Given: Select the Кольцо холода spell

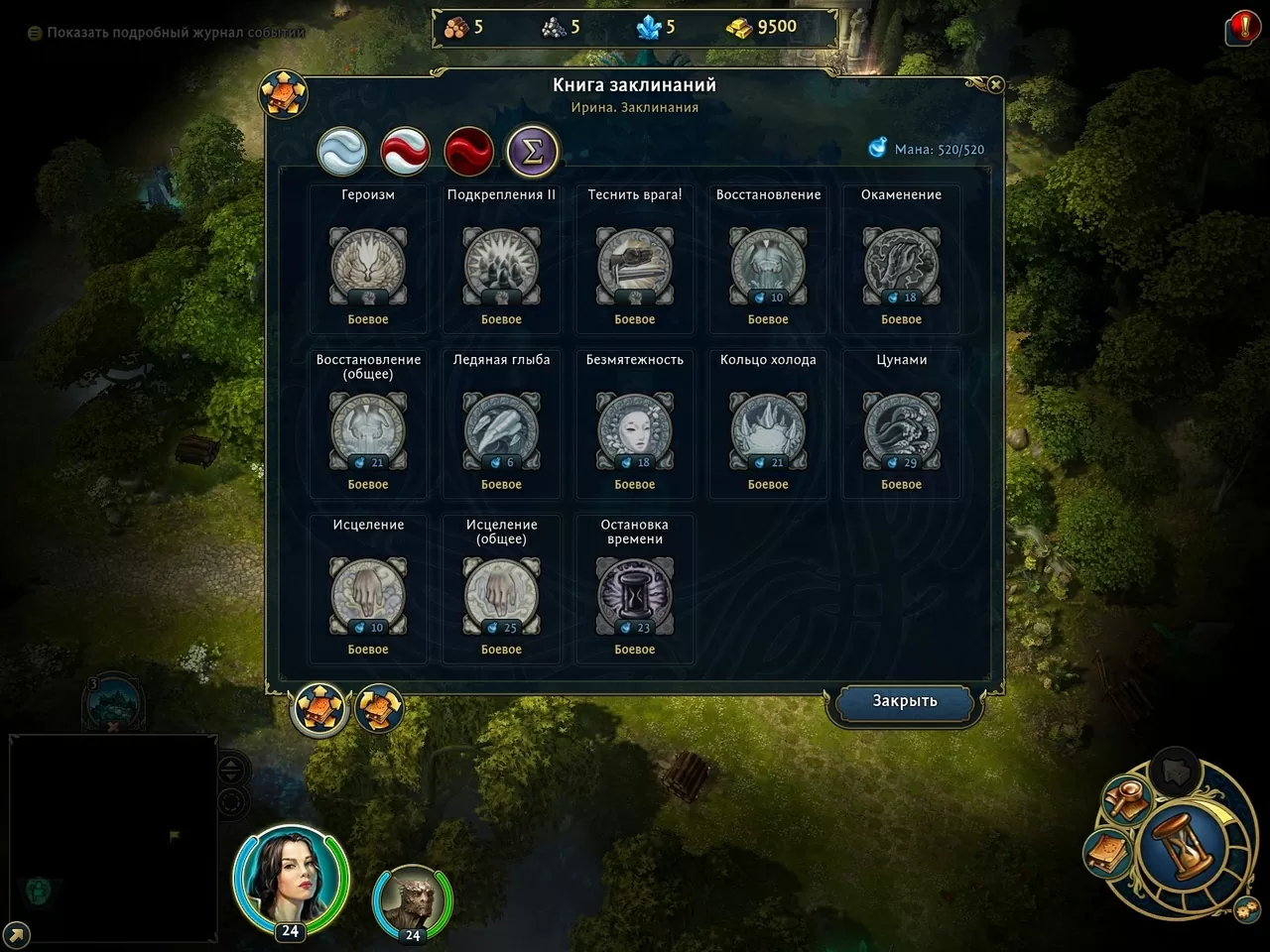Looking at the screenshot, I should (768, 430).
